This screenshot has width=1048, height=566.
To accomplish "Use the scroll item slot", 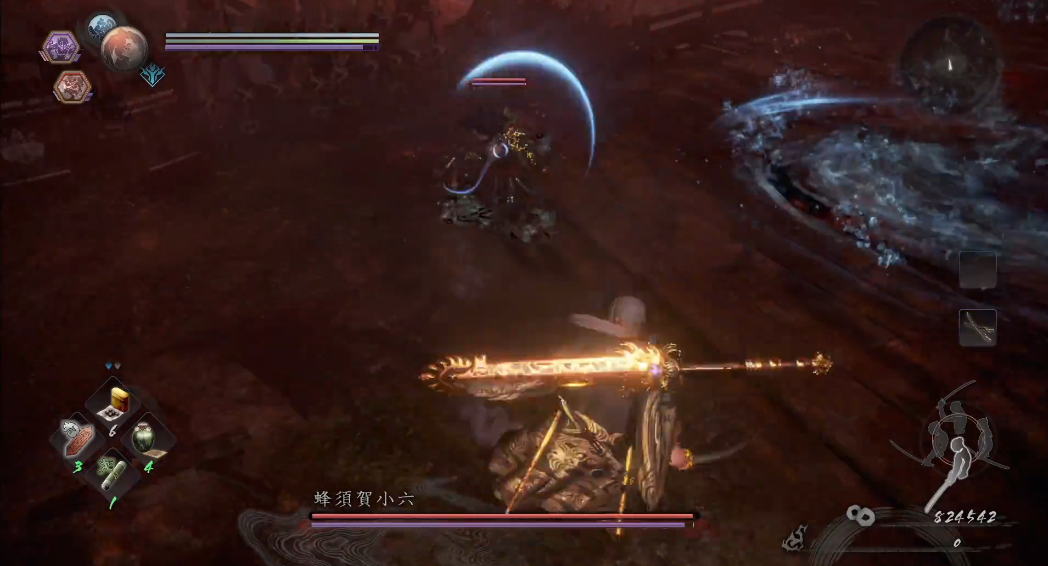I will point(110,469).
